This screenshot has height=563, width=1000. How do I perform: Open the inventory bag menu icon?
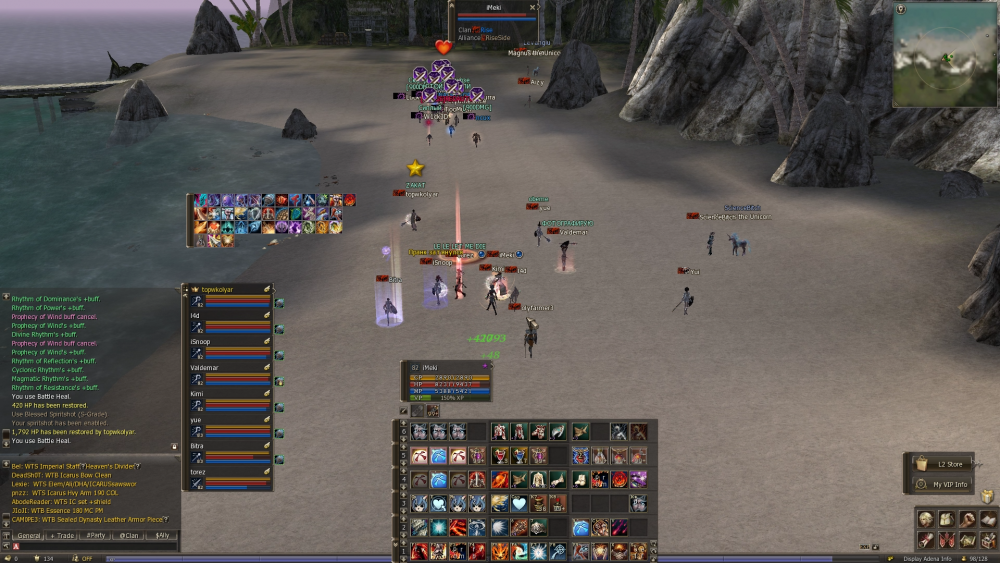[x=946, y=519]
